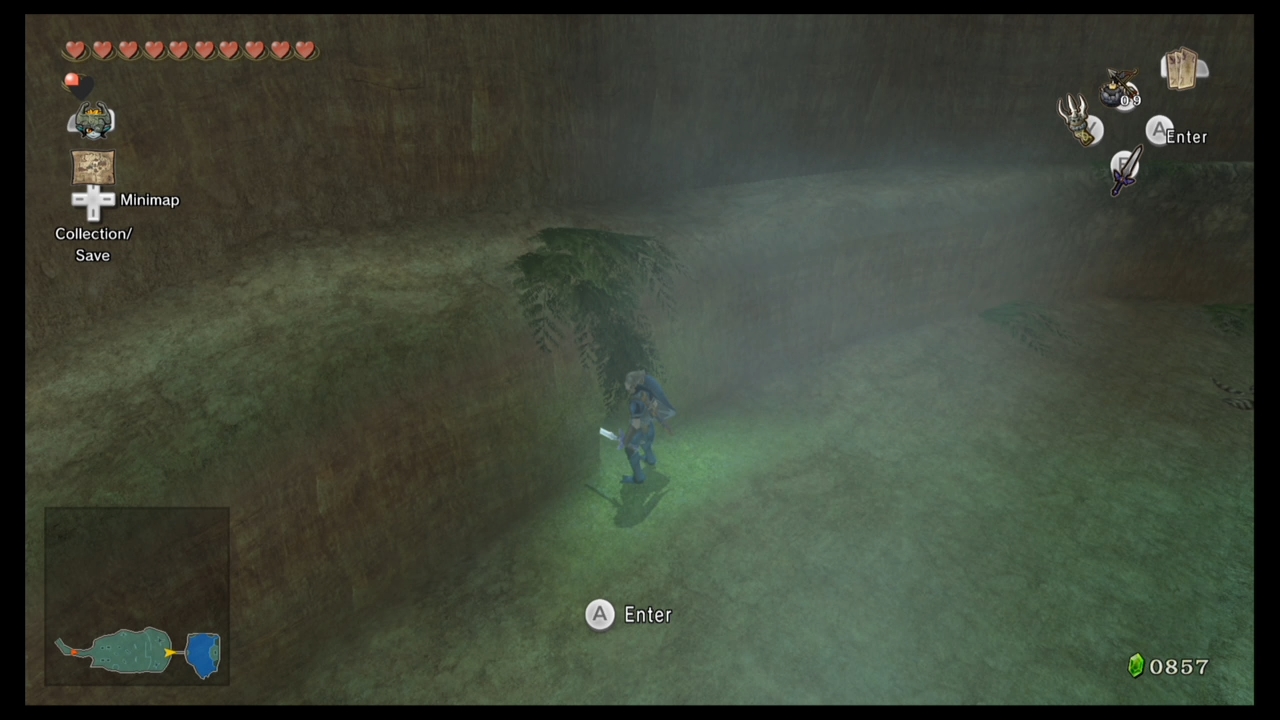Open the Letters collection icon top right
Screen dimensions: 1280x720
tap(1180, 68)
